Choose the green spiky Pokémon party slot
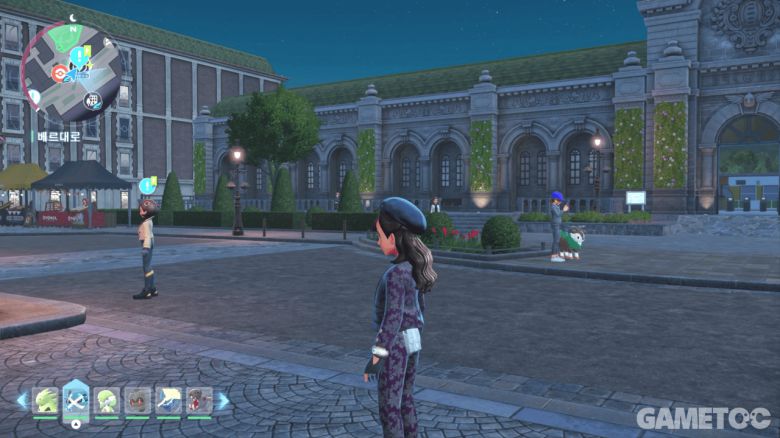This screenshot has width=780, height=438. [x=45, y=401]
